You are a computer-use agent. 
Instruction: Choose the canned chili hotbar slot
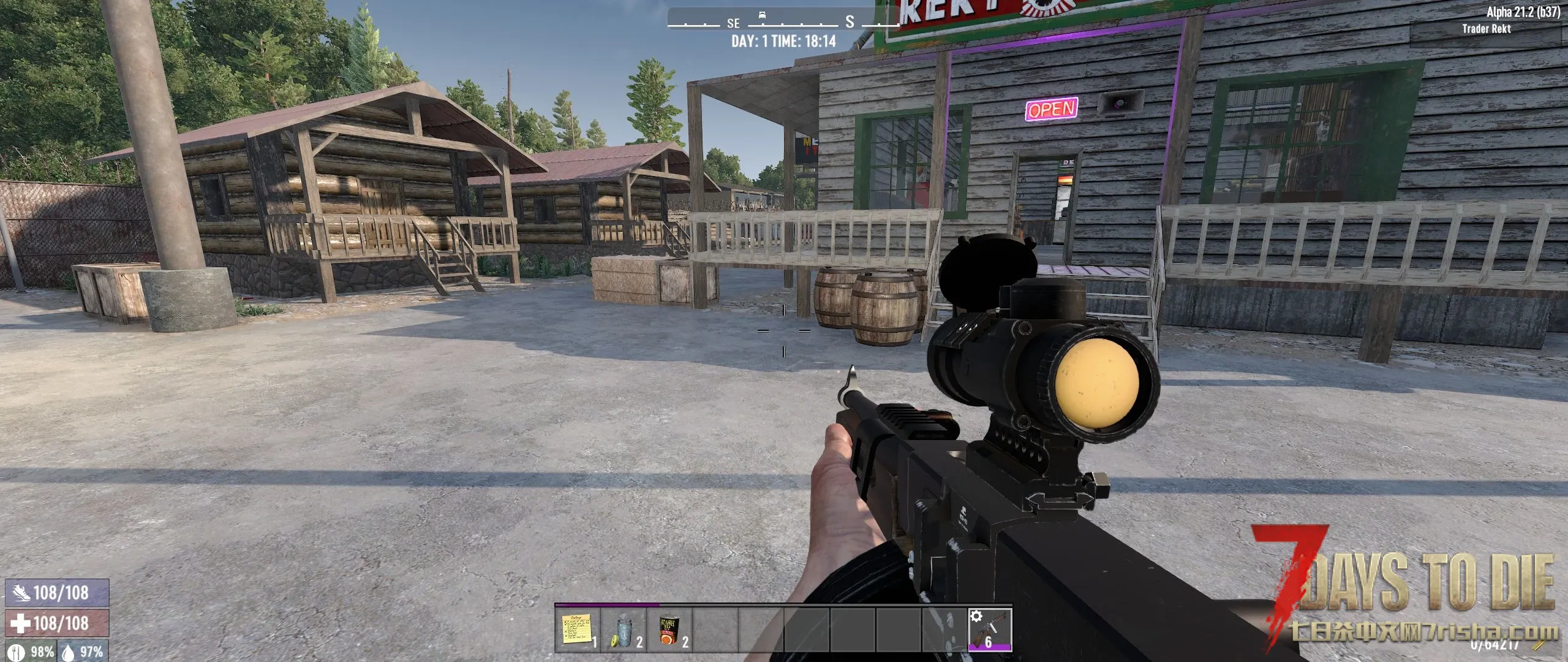669,630
